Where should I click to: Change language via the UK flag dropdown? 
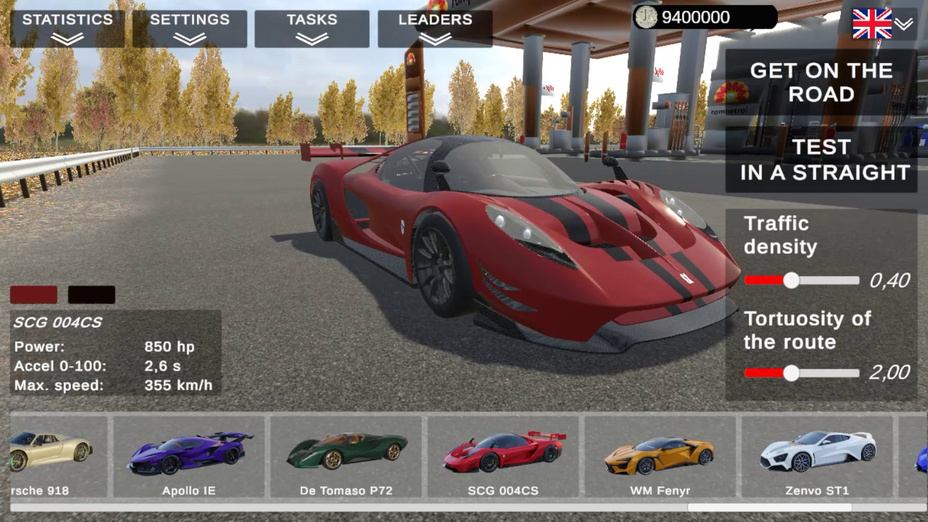coord(882,24)
